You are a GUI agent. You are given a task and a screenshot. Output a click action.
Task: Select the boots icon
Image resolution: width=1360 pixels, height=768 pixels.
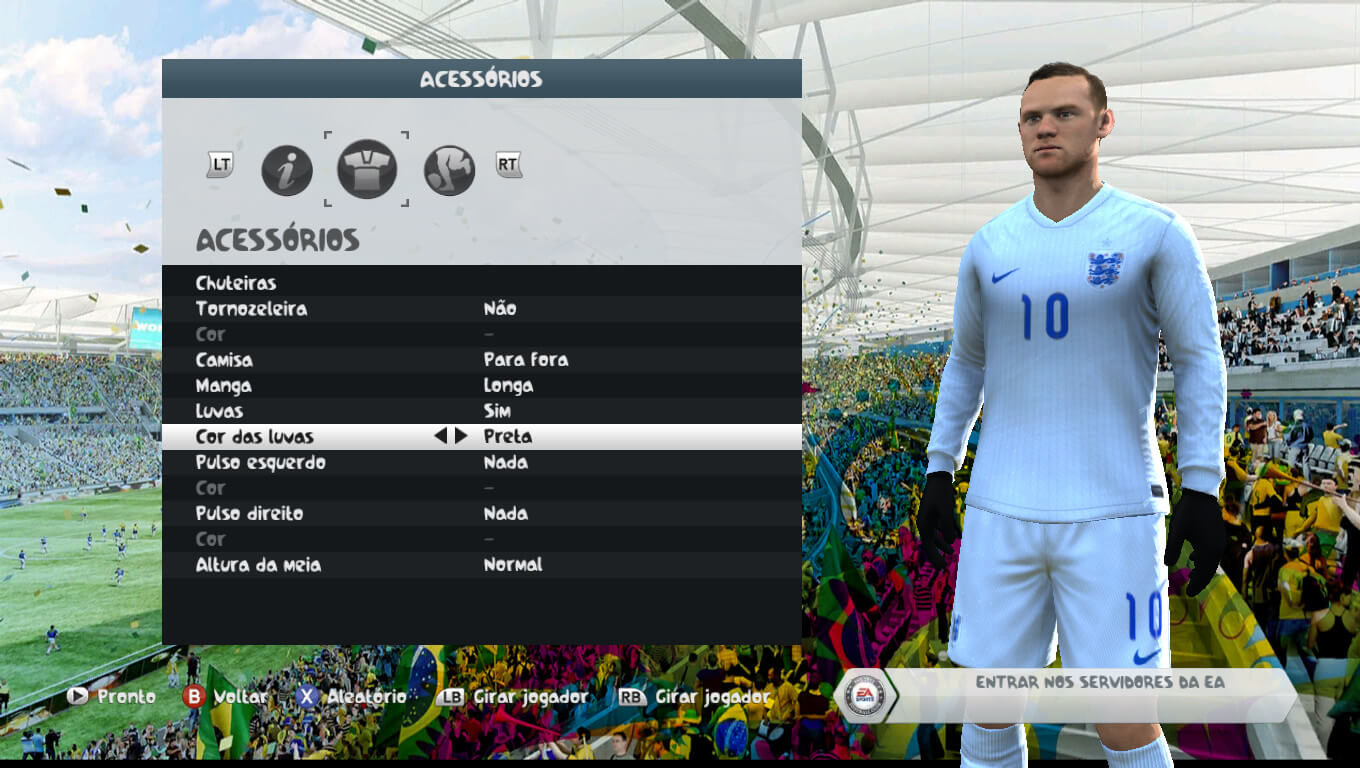point(448,169)
